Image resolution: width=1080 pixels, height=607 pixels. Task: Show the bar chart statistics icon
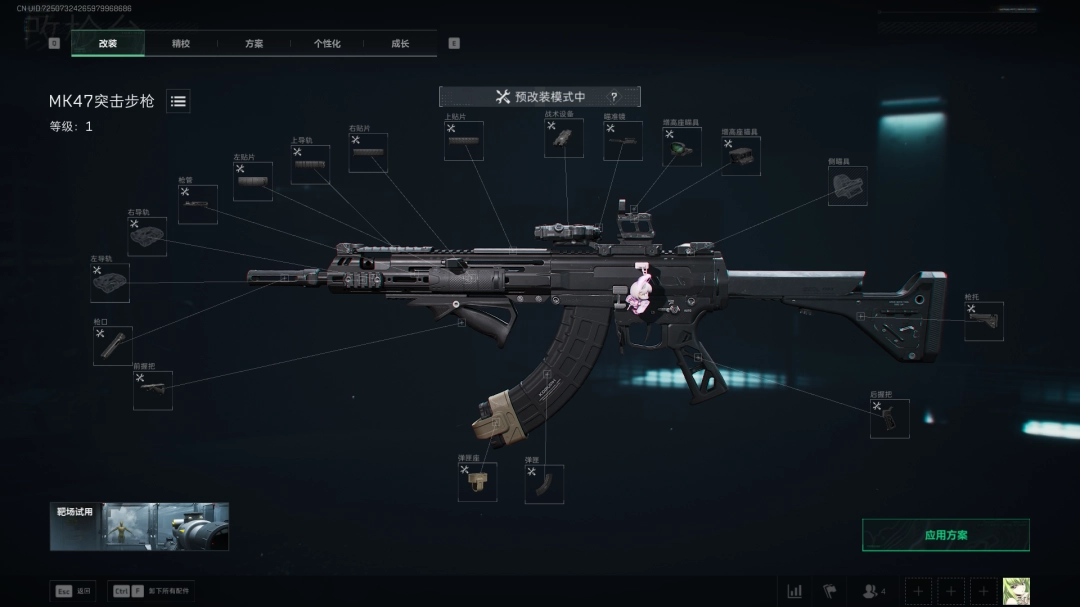pyautogui.click(x=795, y=591)
